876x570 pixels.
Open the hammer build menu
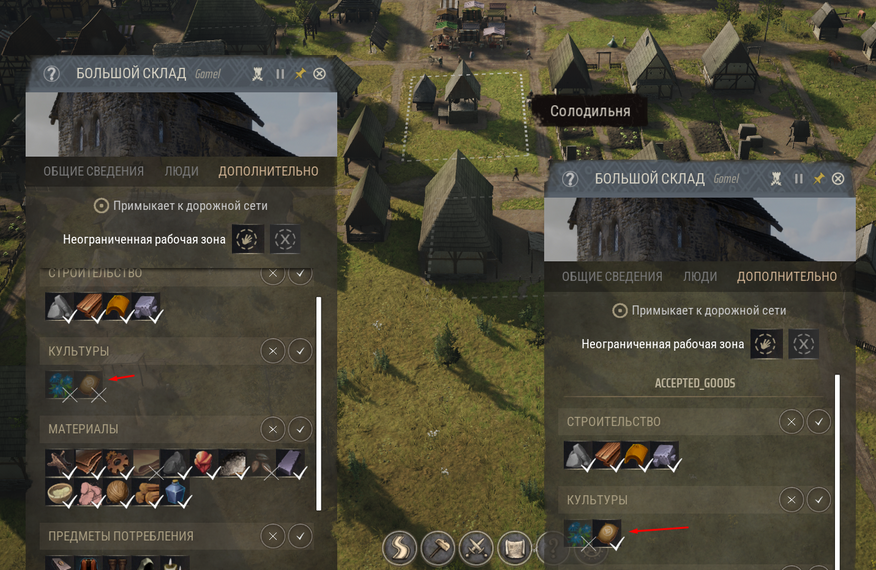tap(439, 549)
